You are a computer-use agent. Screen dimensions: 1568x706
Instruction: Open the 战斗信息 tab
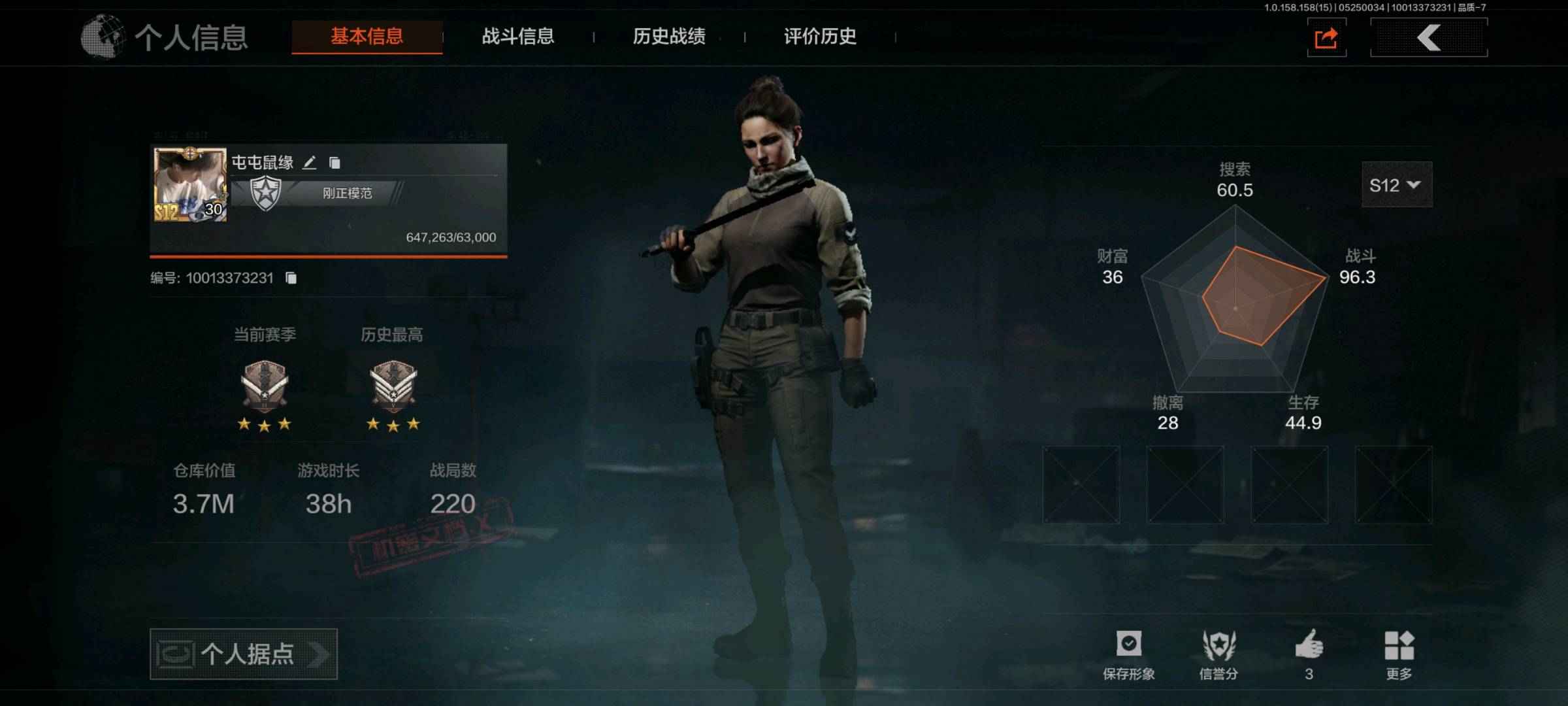[517, 37]
